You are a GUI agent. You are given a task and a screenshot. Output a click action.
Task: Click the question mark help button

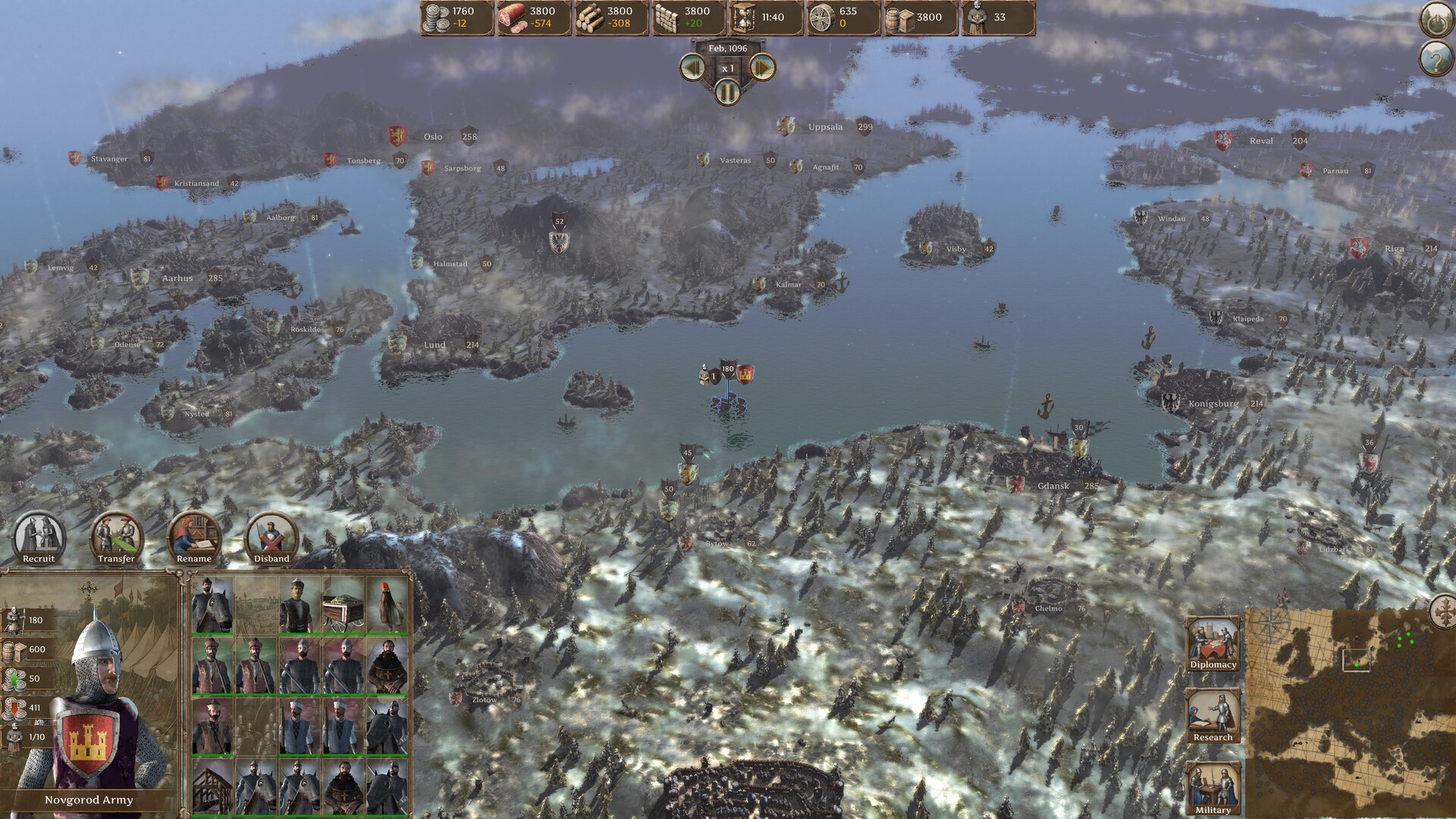click(1435, 59)
